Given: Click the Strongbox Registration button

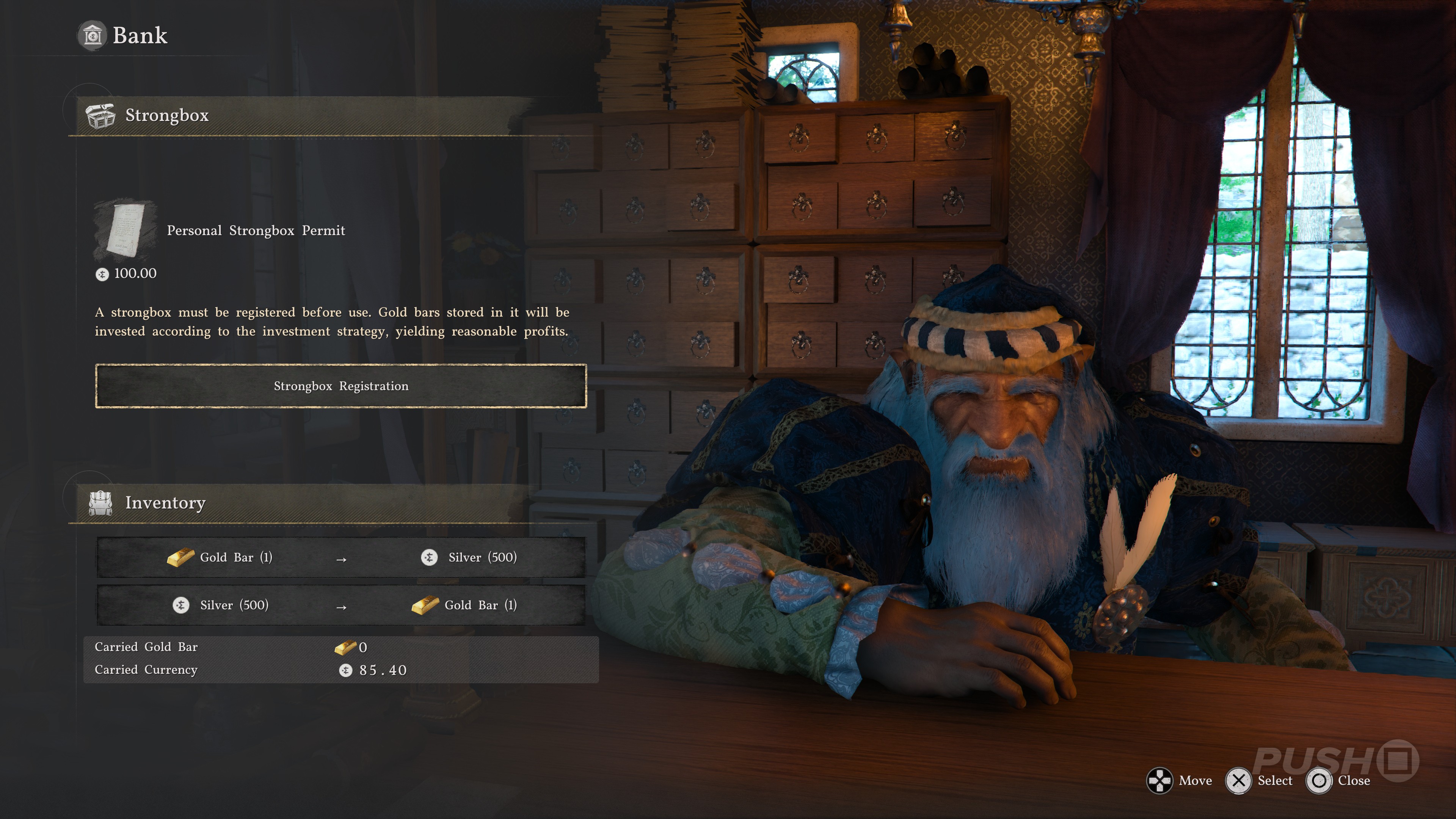Looking at the screenshot, I should click(341, 386).
